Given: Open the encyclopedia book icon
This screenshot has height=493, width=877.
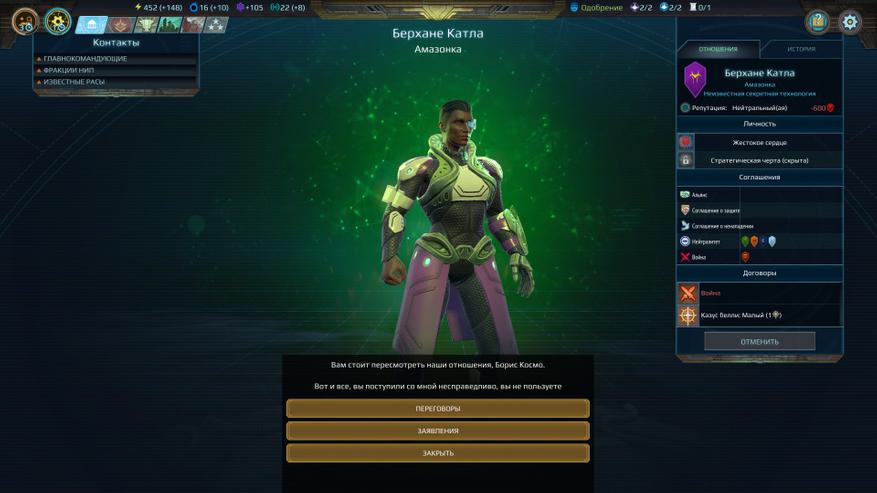Looking at the screenshot, I should coord(817,21).
